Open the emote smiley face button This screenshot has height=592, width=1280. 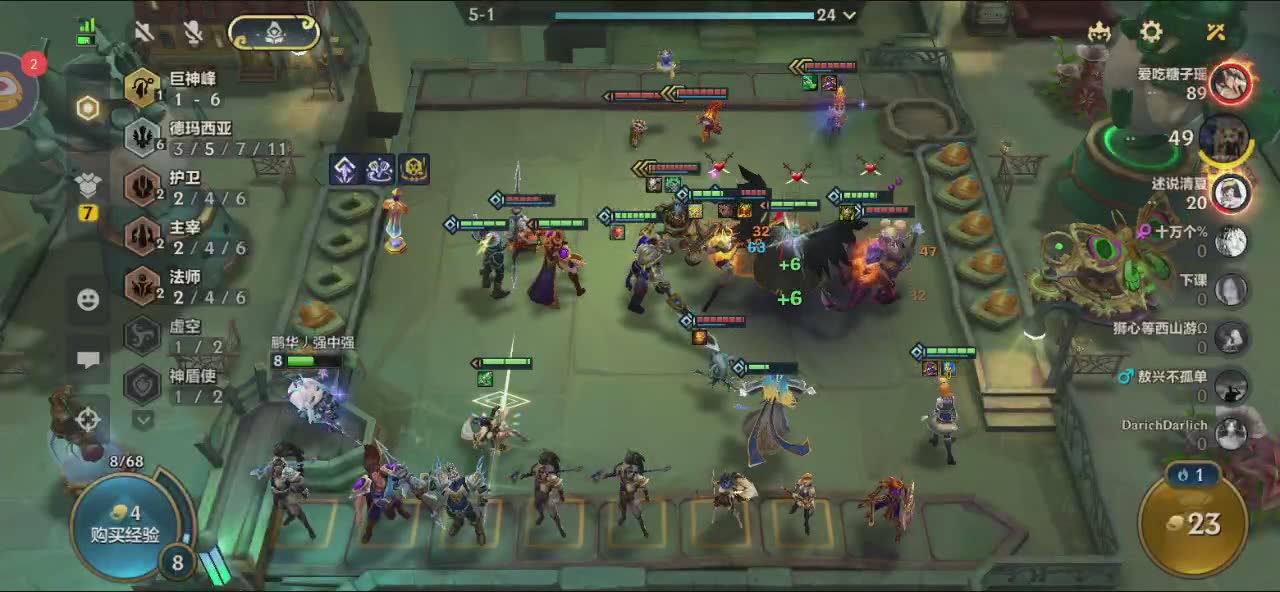point(88,299)
